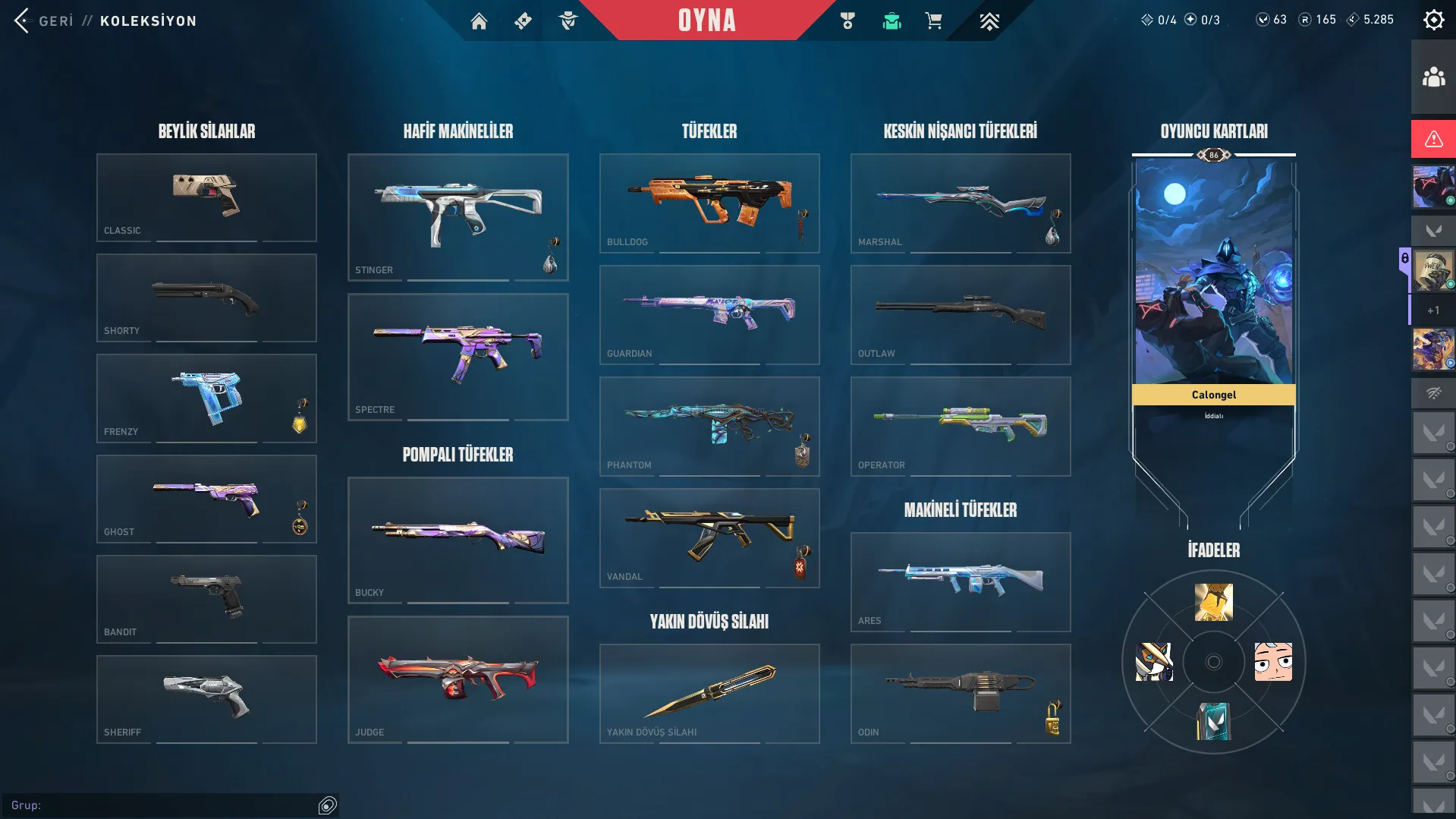Image resolution: width=1456 pixels, height=819 pixels.
Task: Open the friends list panel icon
Action: coord(1433,77)
